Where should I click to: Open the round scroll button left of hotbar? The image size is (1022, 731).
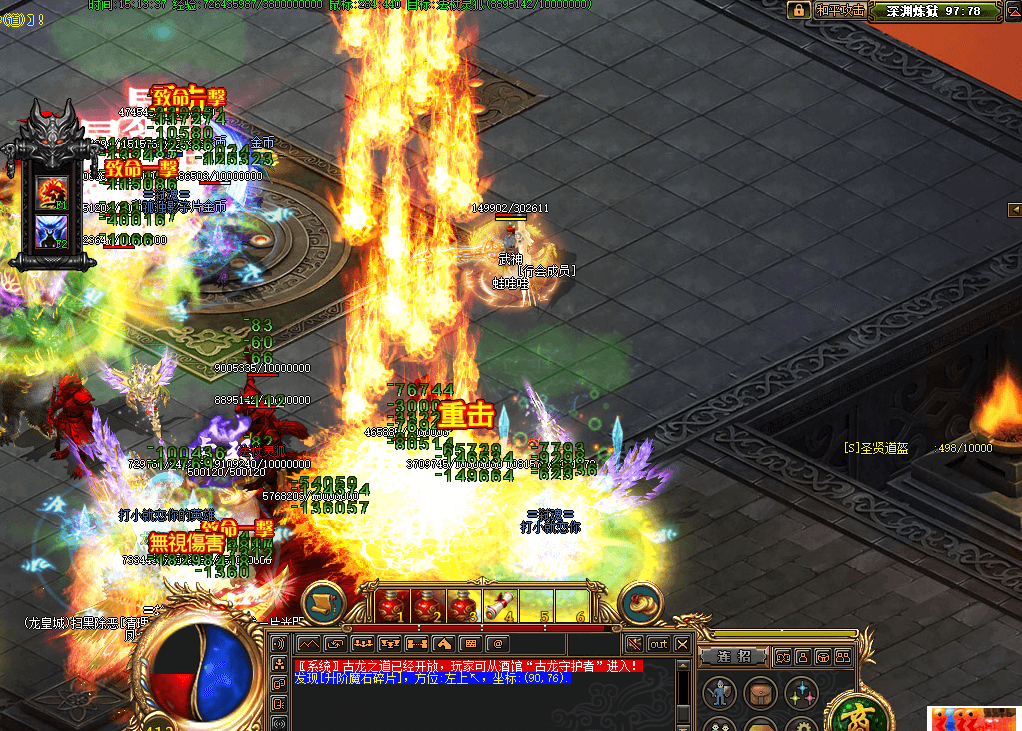(x=322, y=603)
